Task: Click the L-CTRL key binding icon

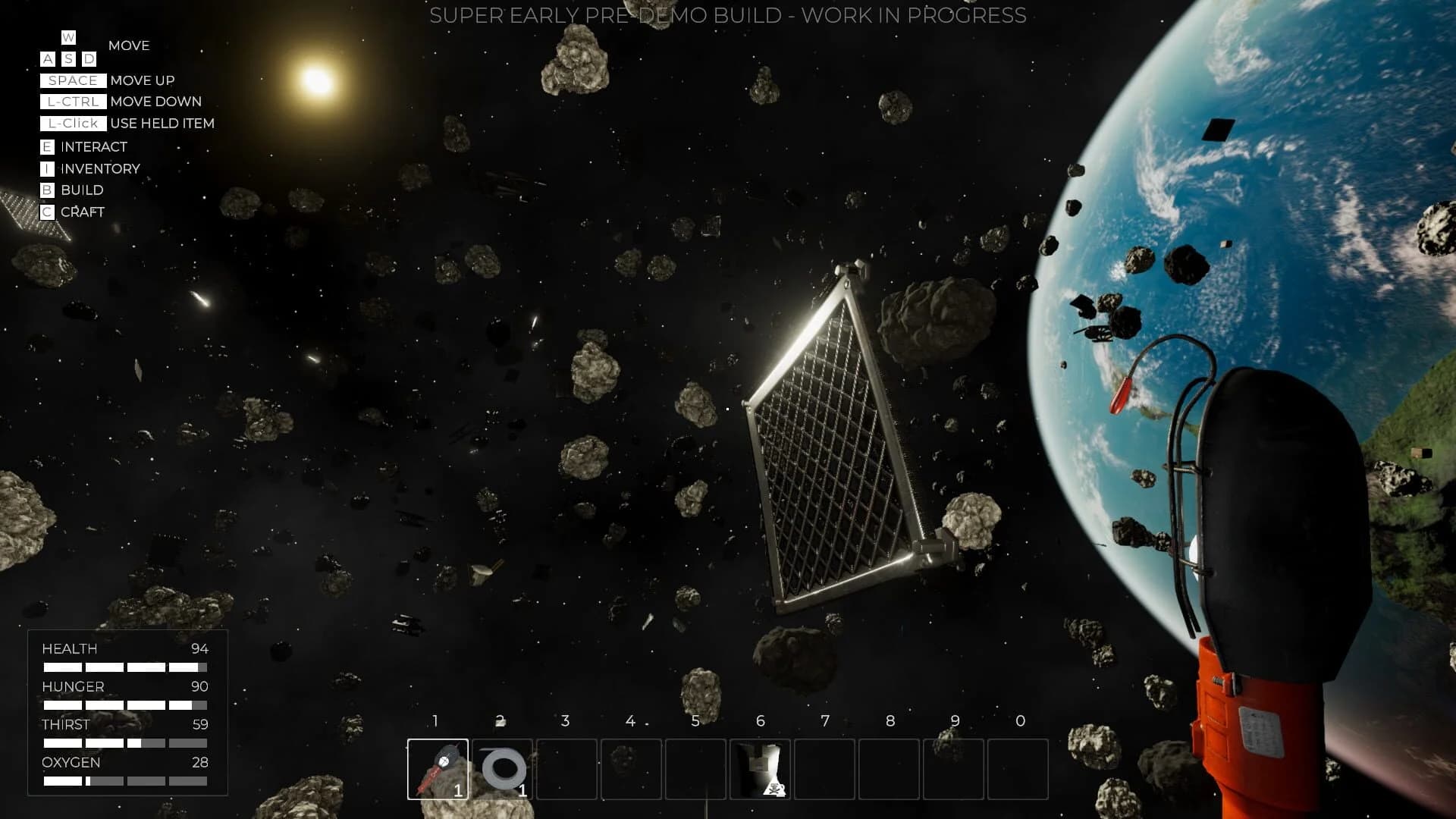Action: coord(74,101)
